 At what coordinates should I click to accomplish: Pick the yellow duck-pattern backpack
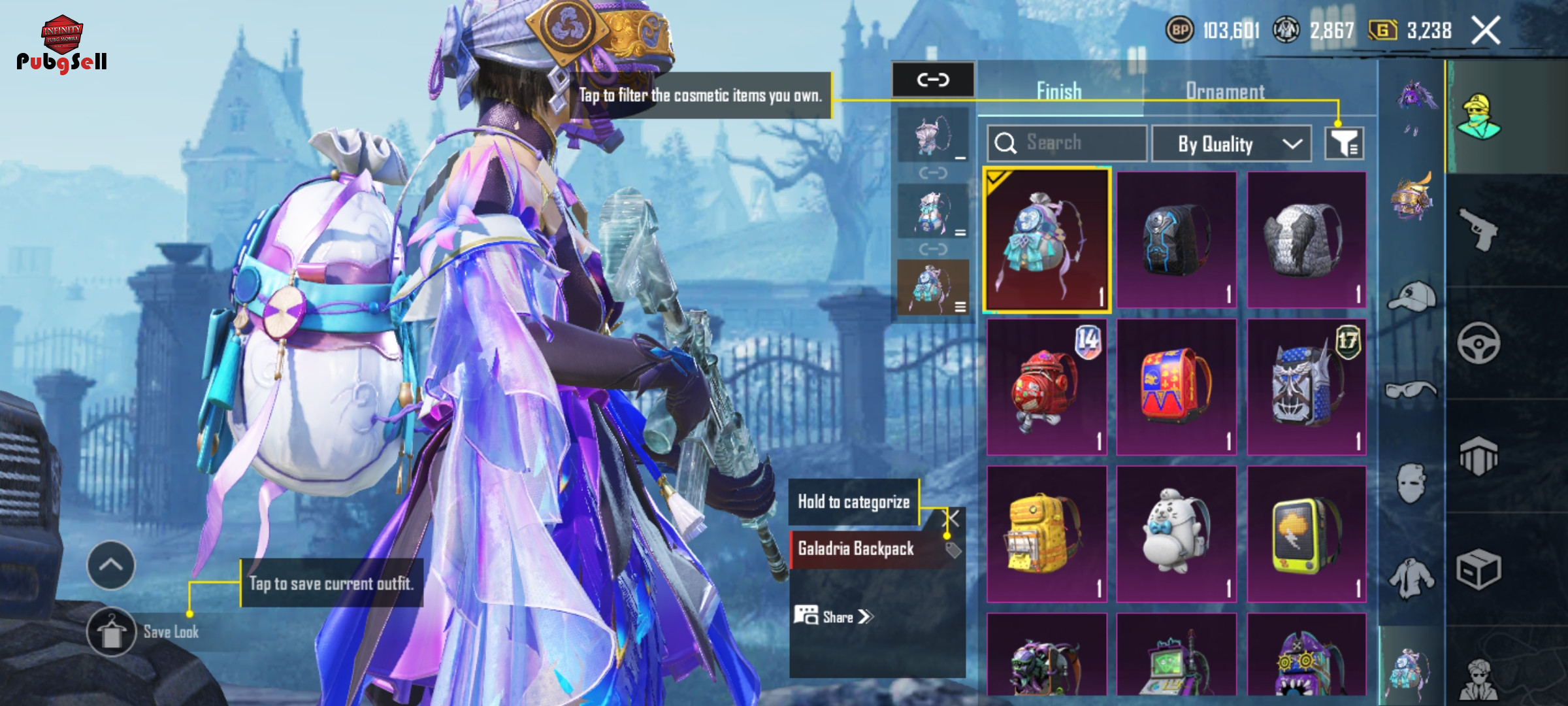pos(1047,534)
